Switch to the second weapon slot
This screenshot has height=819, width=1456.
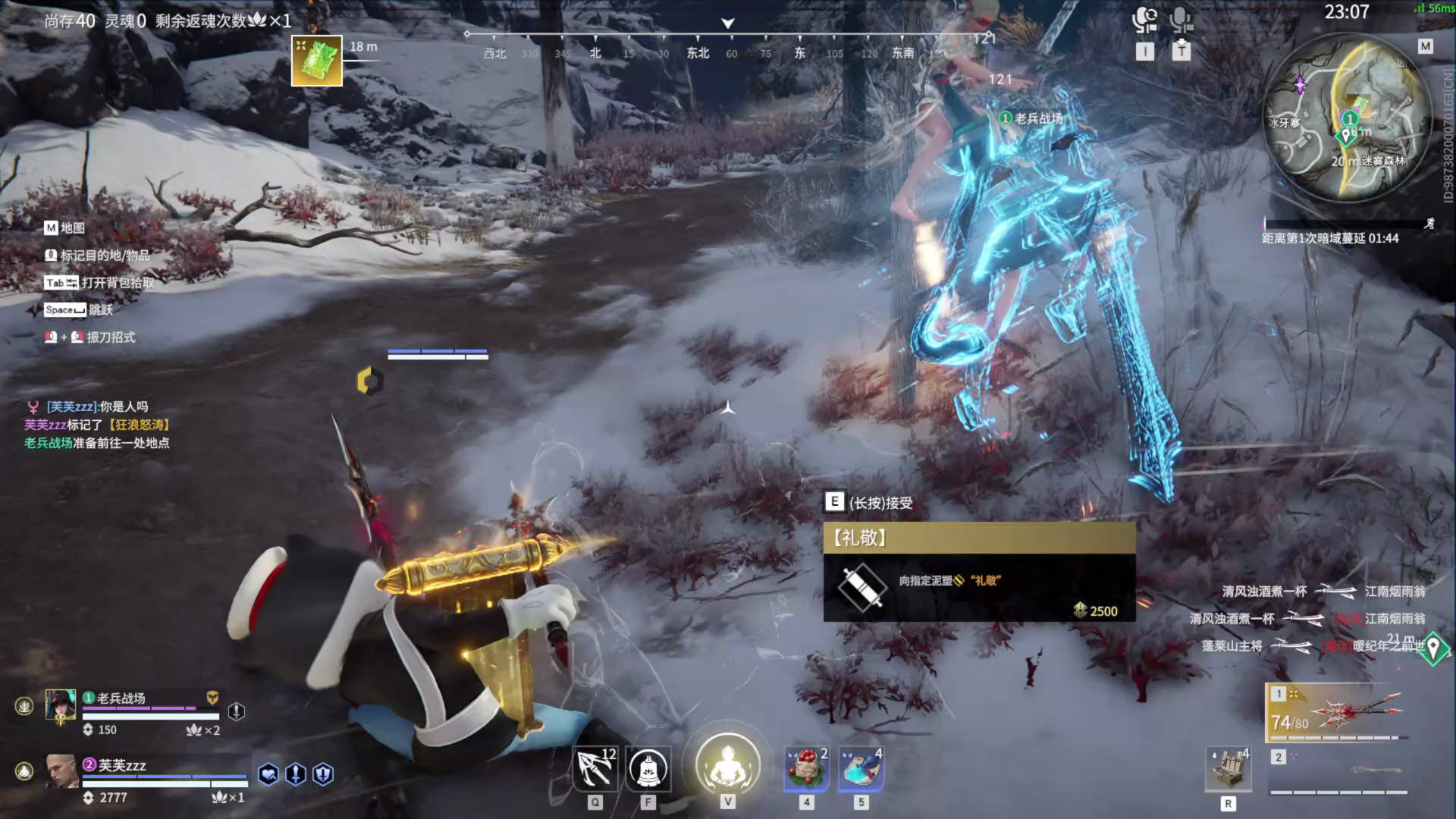[1338, 770]
